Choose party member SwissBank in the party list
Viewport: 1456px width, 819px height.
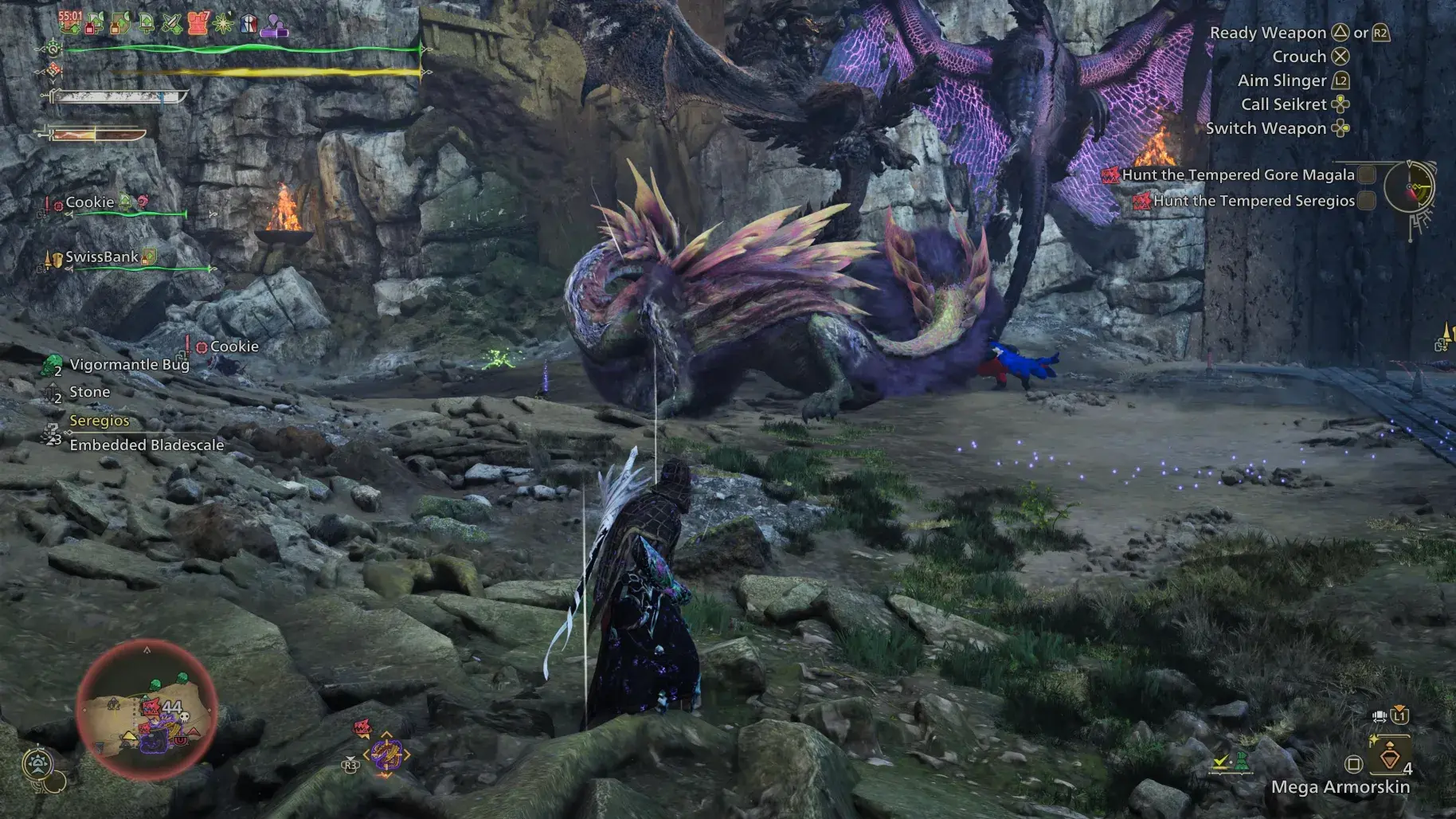[x=102, y=257]
